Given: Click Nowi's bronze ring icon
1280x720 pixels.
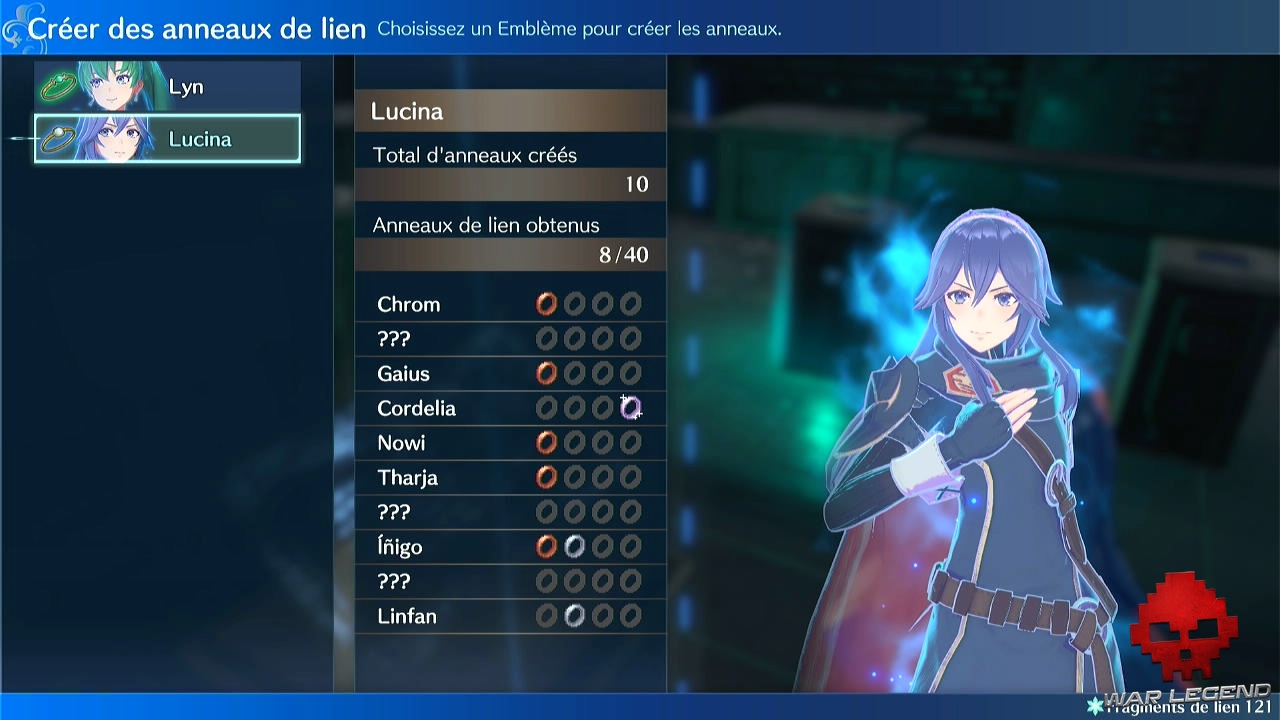Looking at the screenshot, I should (546, 442).
